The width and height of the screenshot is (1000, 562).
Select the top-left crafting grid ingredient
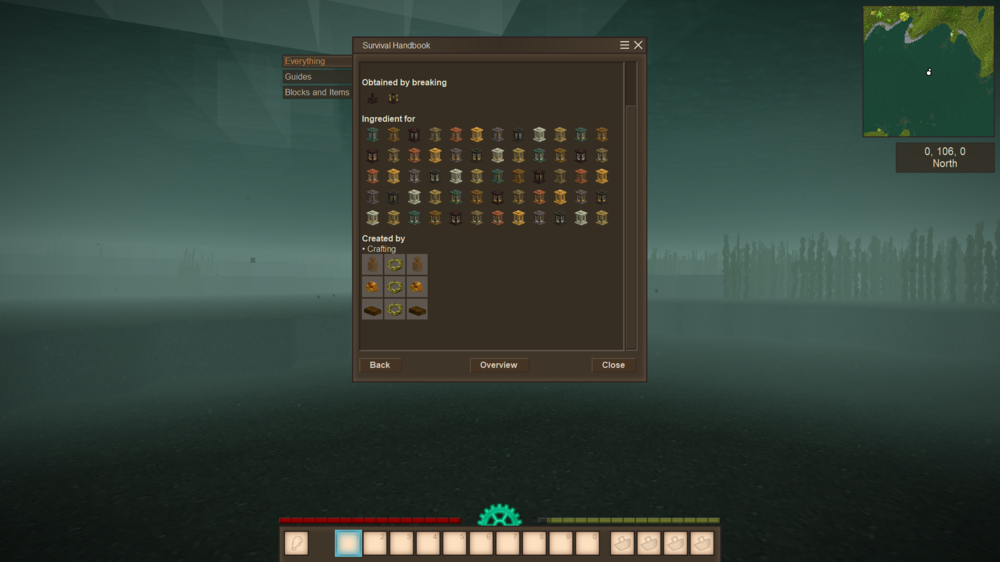coord(373,265)
